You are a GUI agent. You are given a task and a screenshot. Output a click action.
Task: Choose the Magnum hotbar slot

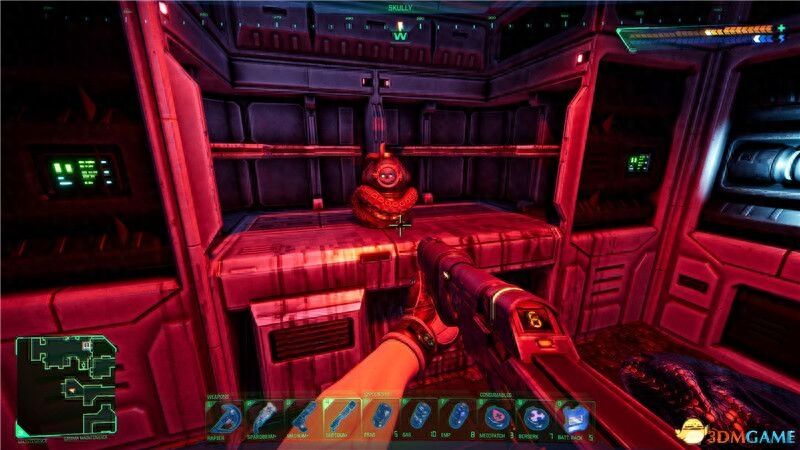tap(304, 415)
